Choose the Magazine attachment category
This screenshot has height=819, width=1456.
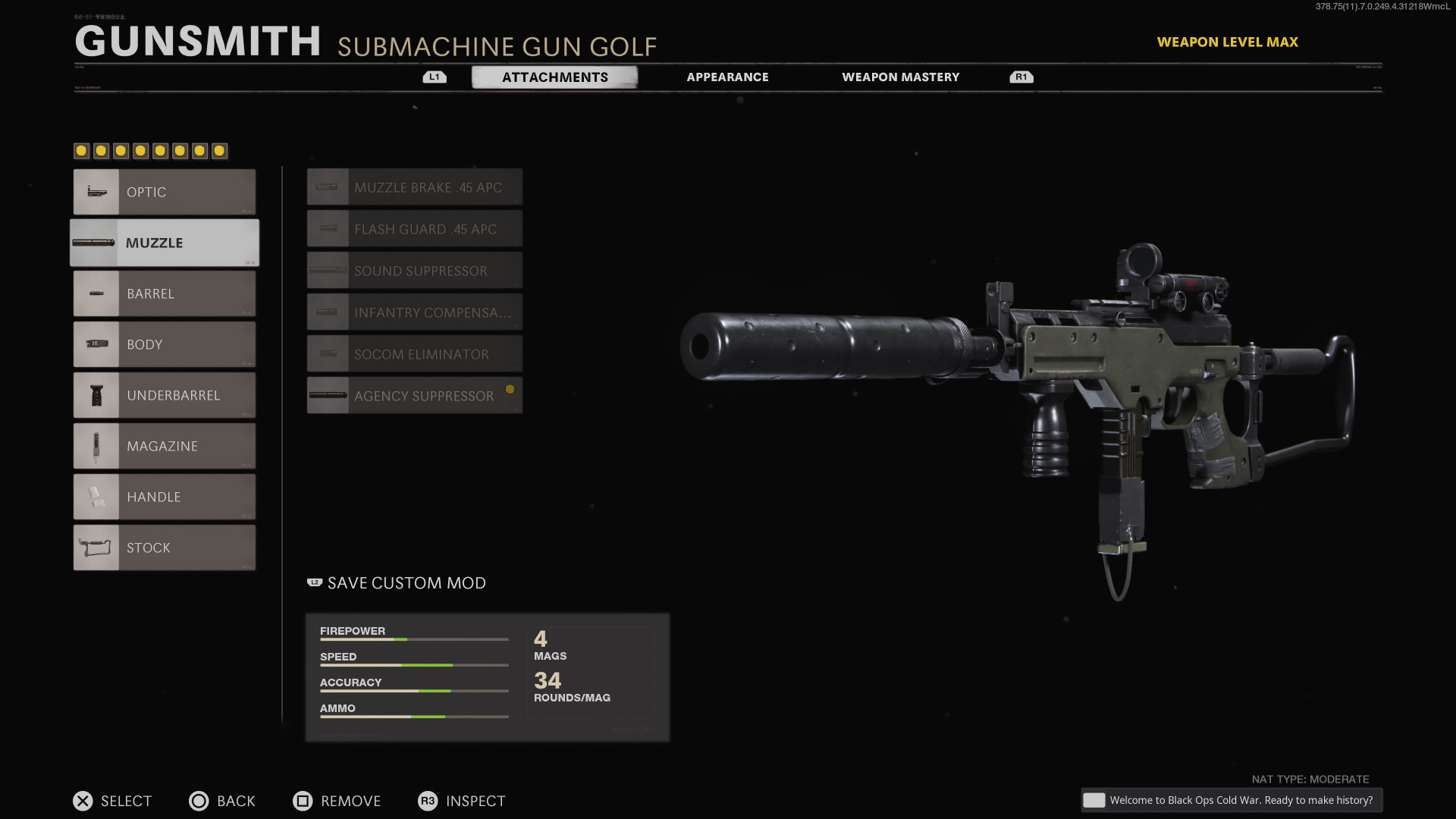pyautogui.click(x=165, y=446)
